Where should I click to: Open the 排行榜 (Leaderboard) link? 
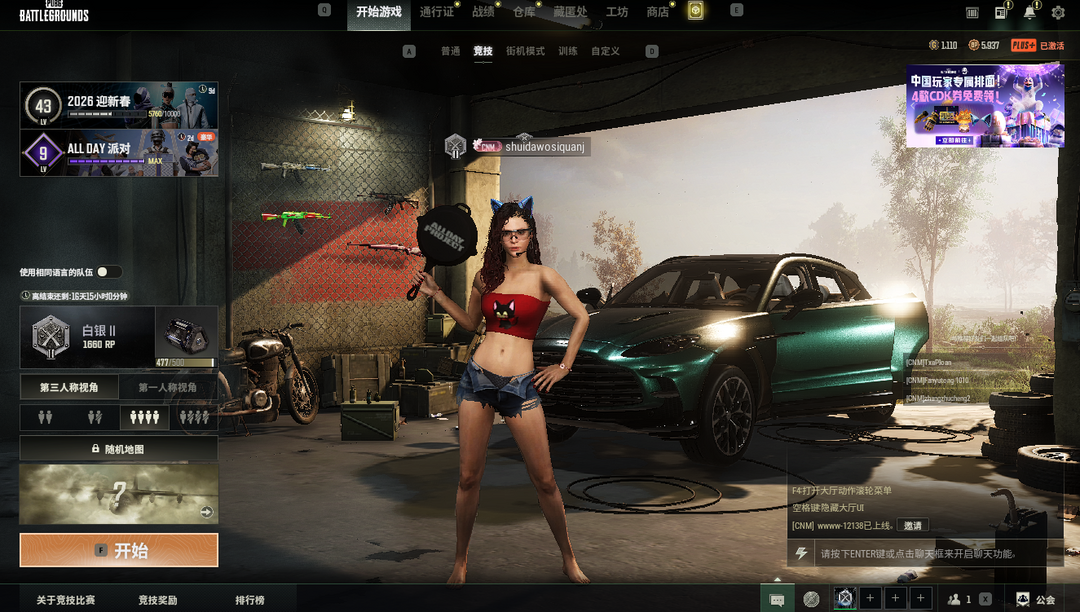point(250,600)
